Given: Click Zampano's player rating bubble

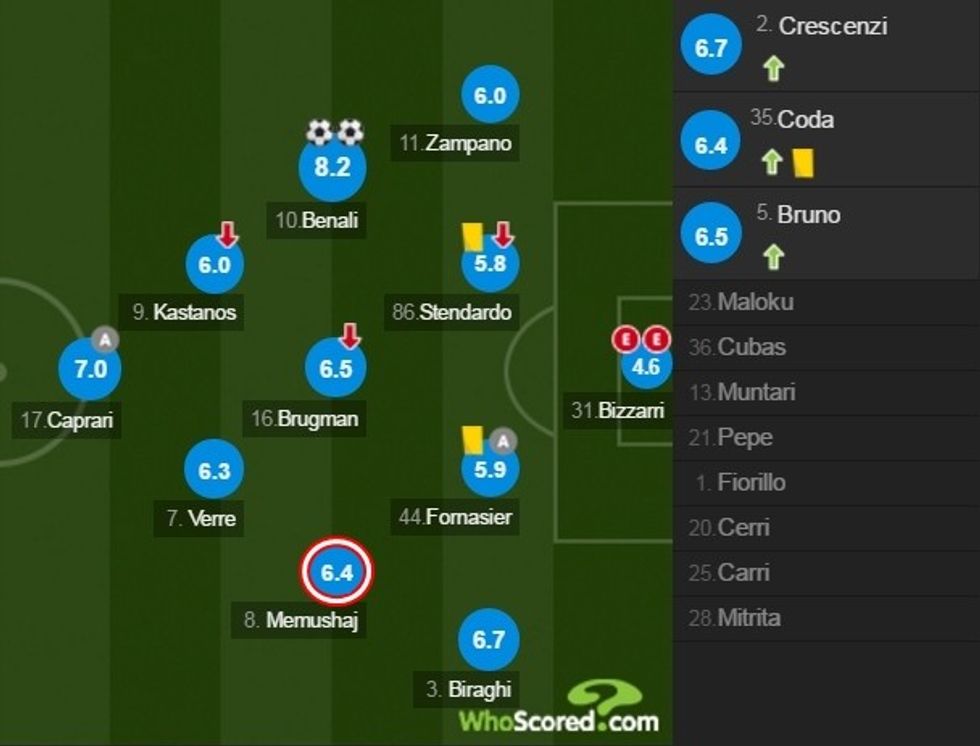Looking at the screenshot, I should (x=490, y=96).
